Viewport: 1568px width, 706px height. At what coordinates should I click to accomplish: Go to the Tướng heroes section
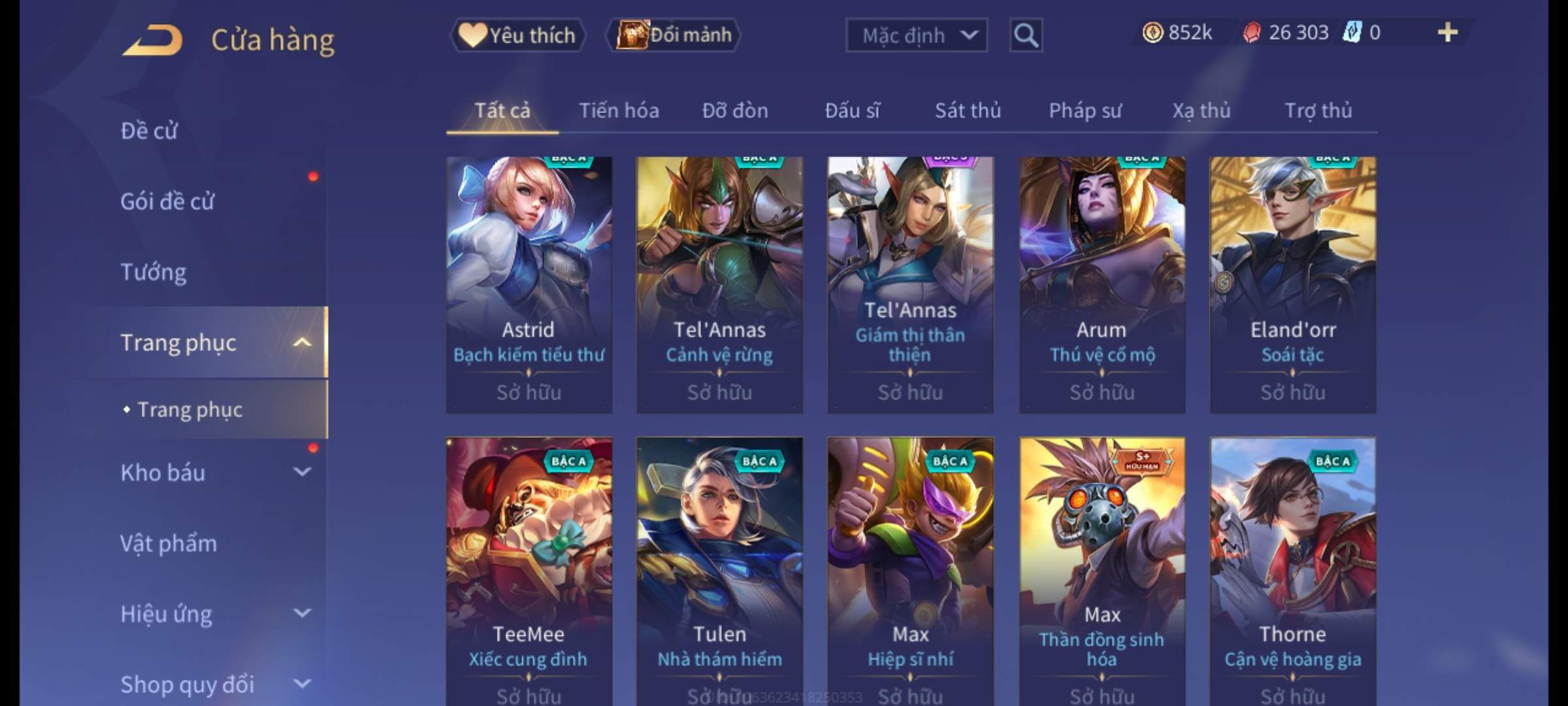154,272
